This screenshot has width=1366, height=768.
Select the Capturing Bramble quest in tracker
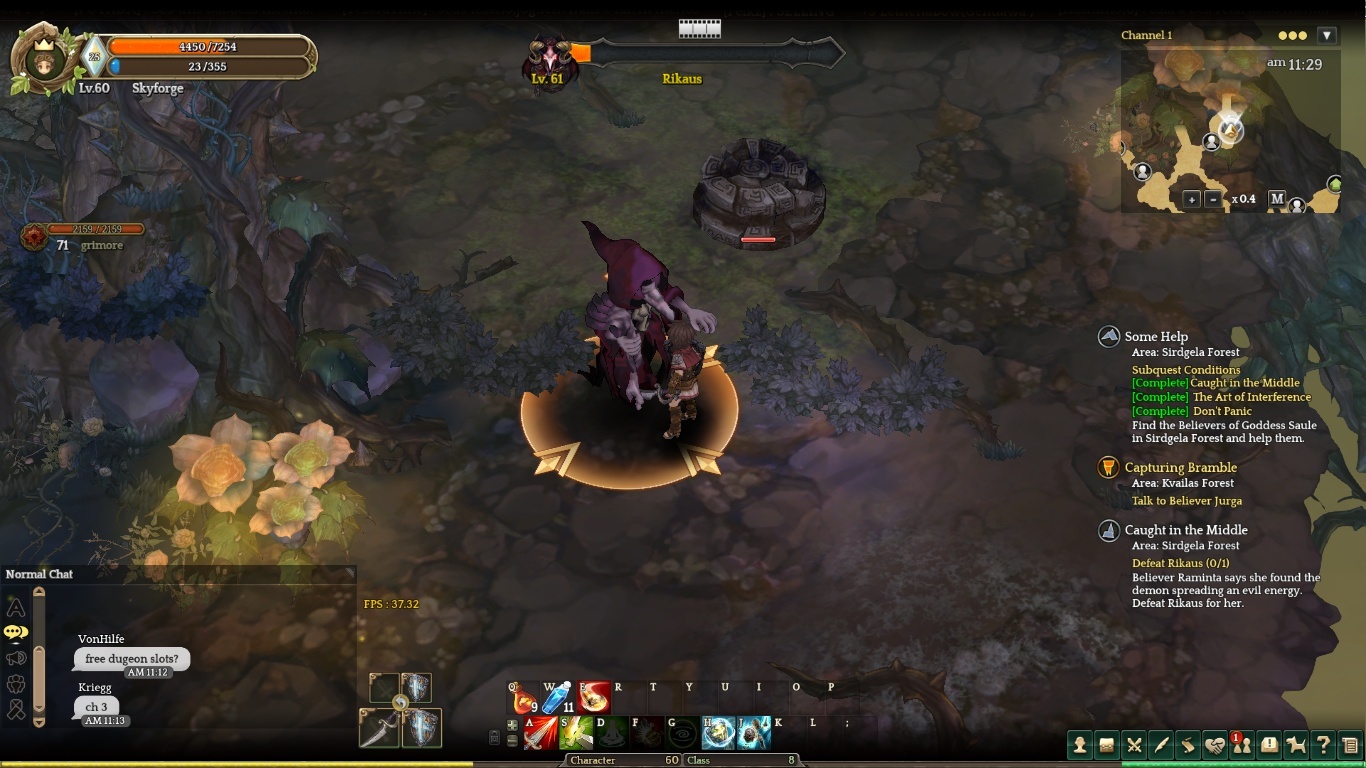(1180, 467)
